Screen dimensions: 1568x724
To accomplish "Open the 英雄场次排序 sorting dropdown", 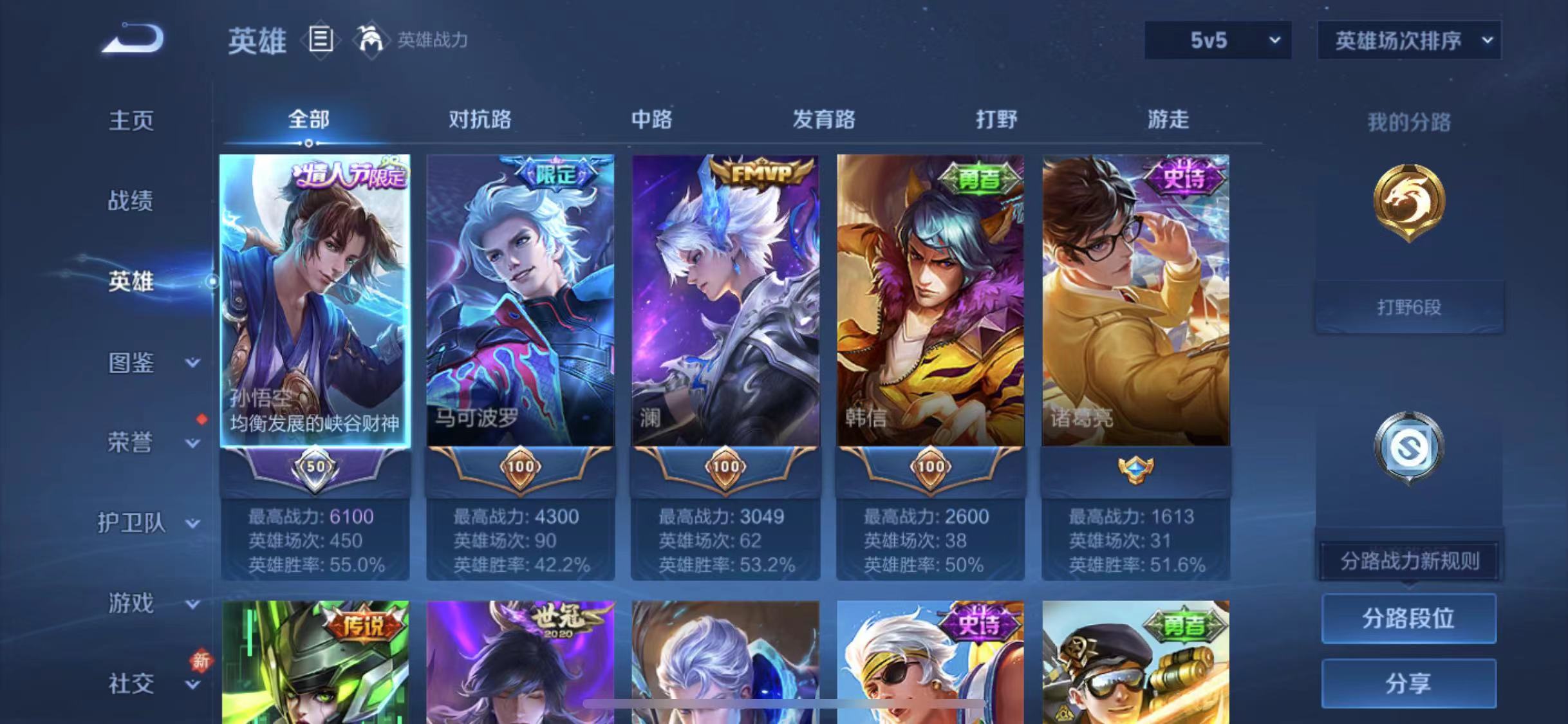I will pyautogui.click(x=1408, y=40).
